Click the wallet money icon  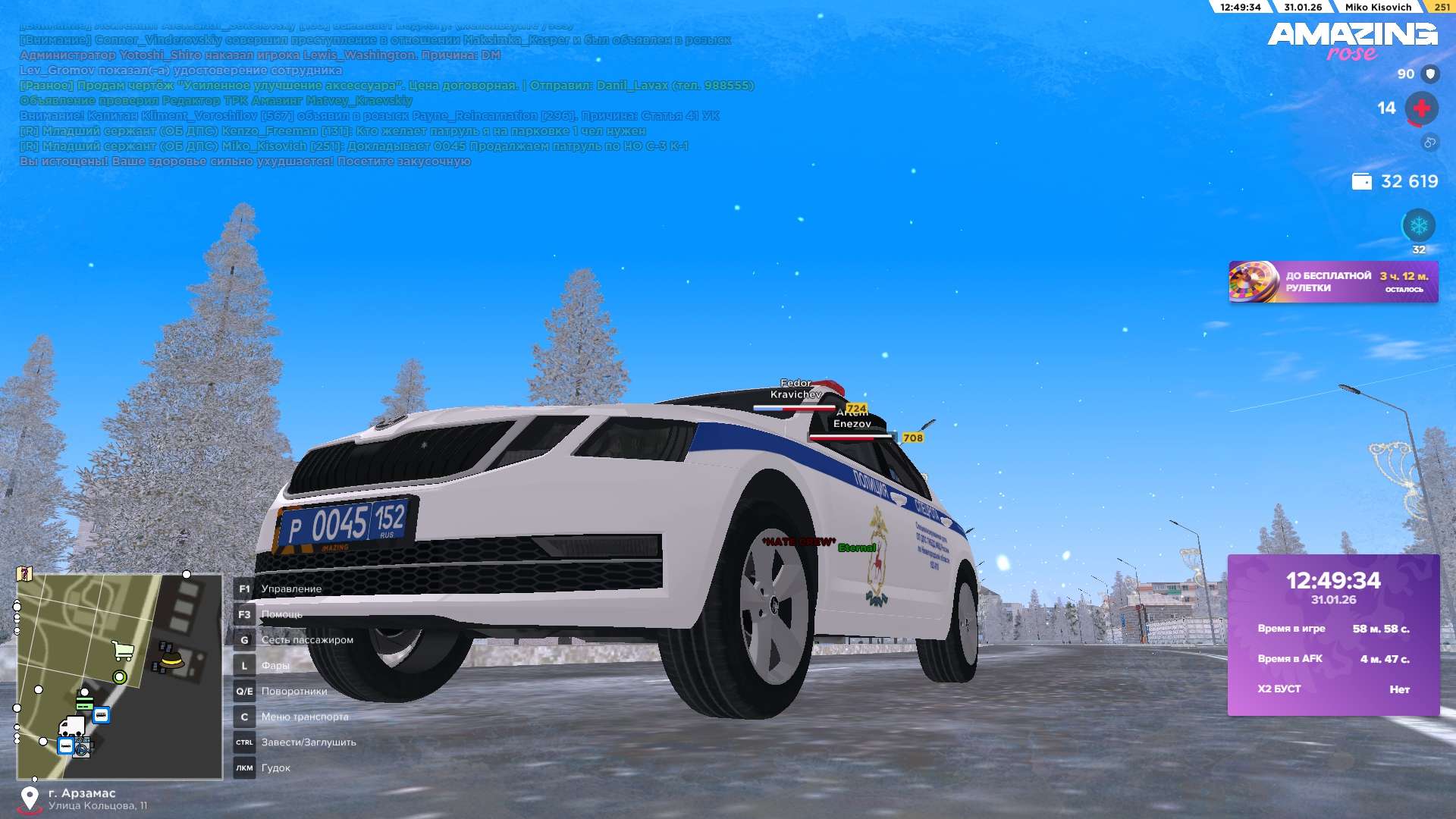pyautogui.click(x=1361, y=182)
